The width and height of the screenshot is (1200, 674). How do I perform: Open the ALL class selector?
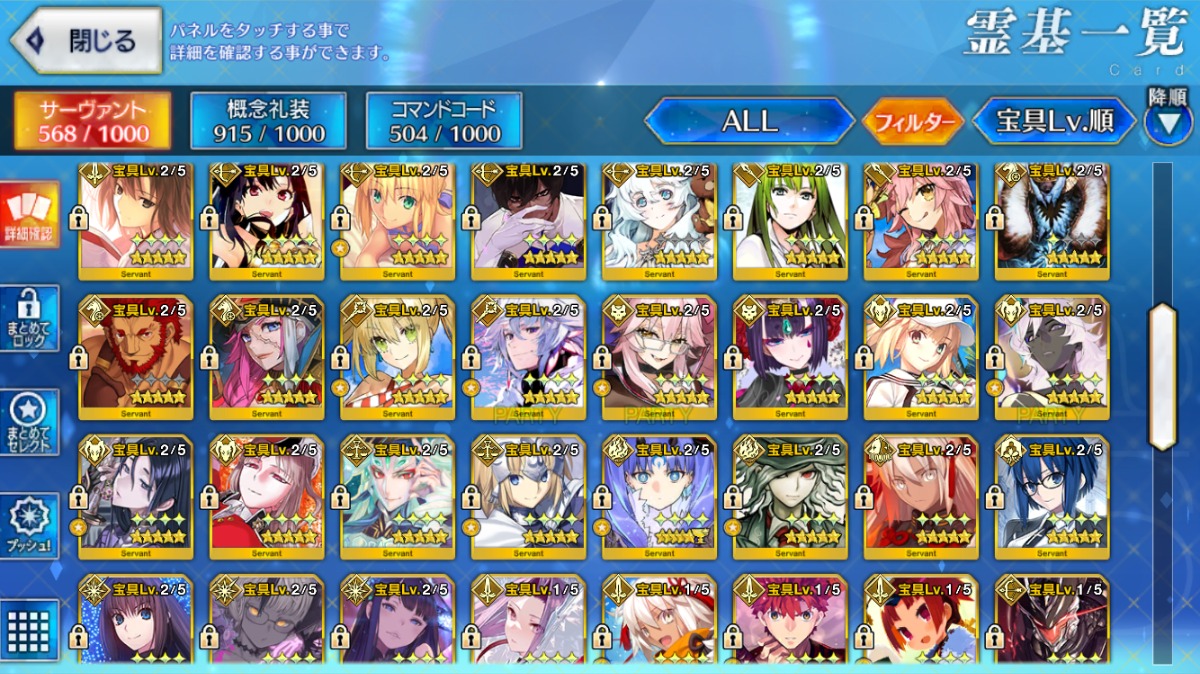(x=749, y=122)
